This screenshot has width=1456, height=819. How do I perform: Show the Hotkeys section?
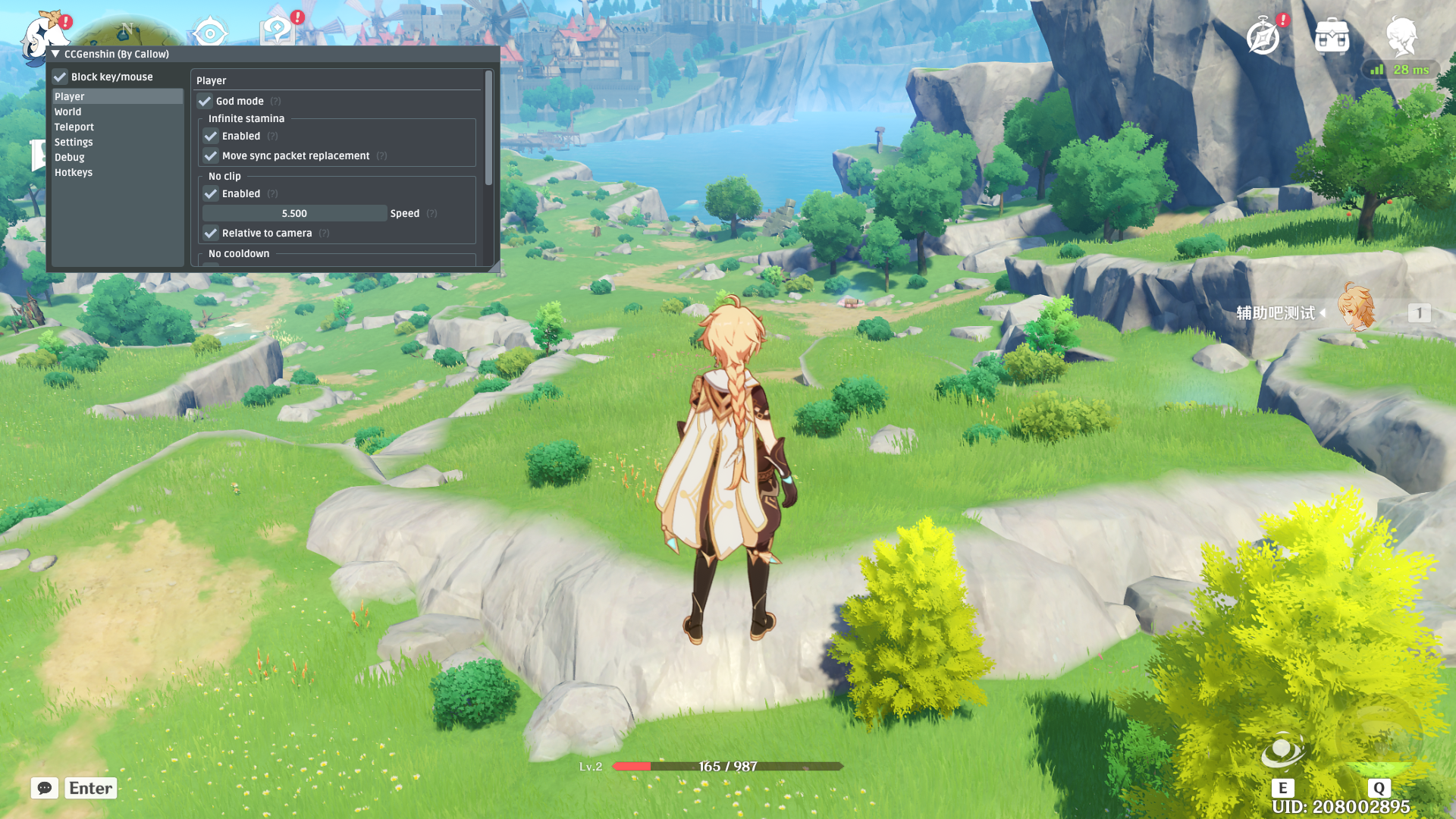[74, 173]
